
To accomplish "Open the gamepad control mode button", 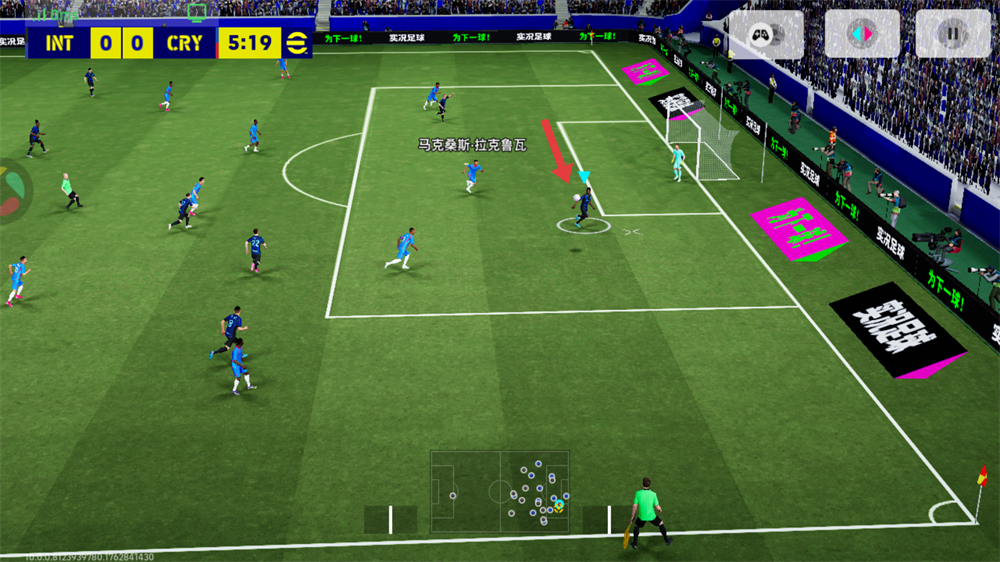I will click(x=766, y=35).
